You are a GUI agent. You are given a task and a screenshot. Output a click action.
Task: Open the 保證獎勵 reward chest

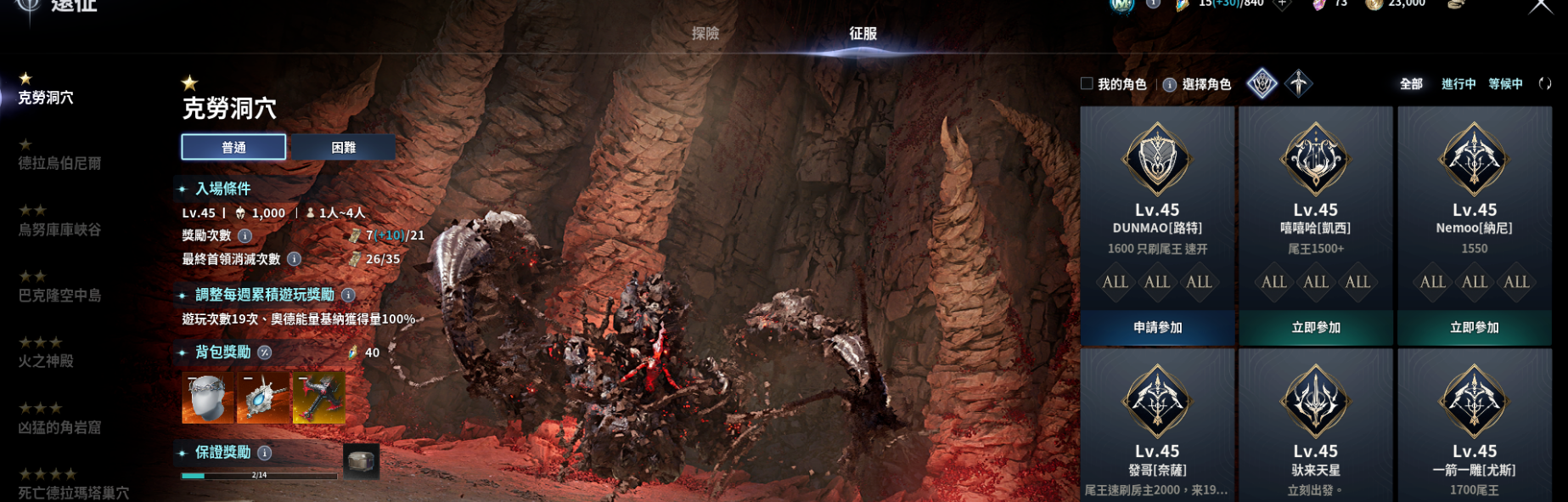(361, 461)
